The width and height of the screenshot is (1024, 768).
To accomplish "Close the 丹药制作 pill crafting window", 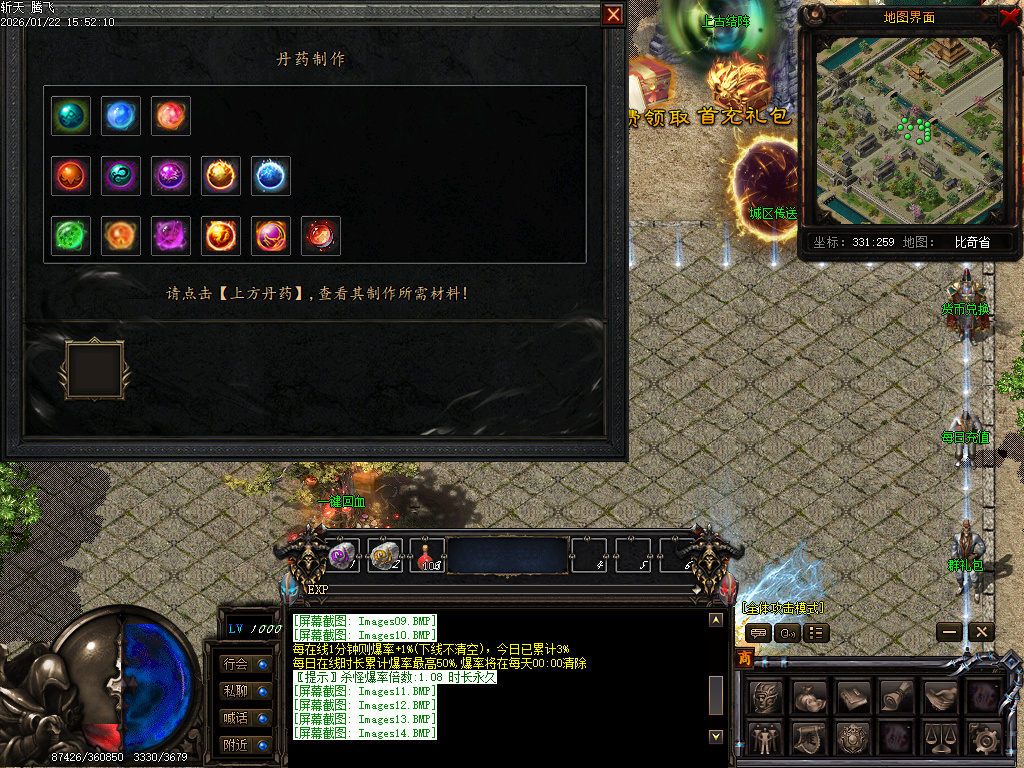I will tap(613, 15).
